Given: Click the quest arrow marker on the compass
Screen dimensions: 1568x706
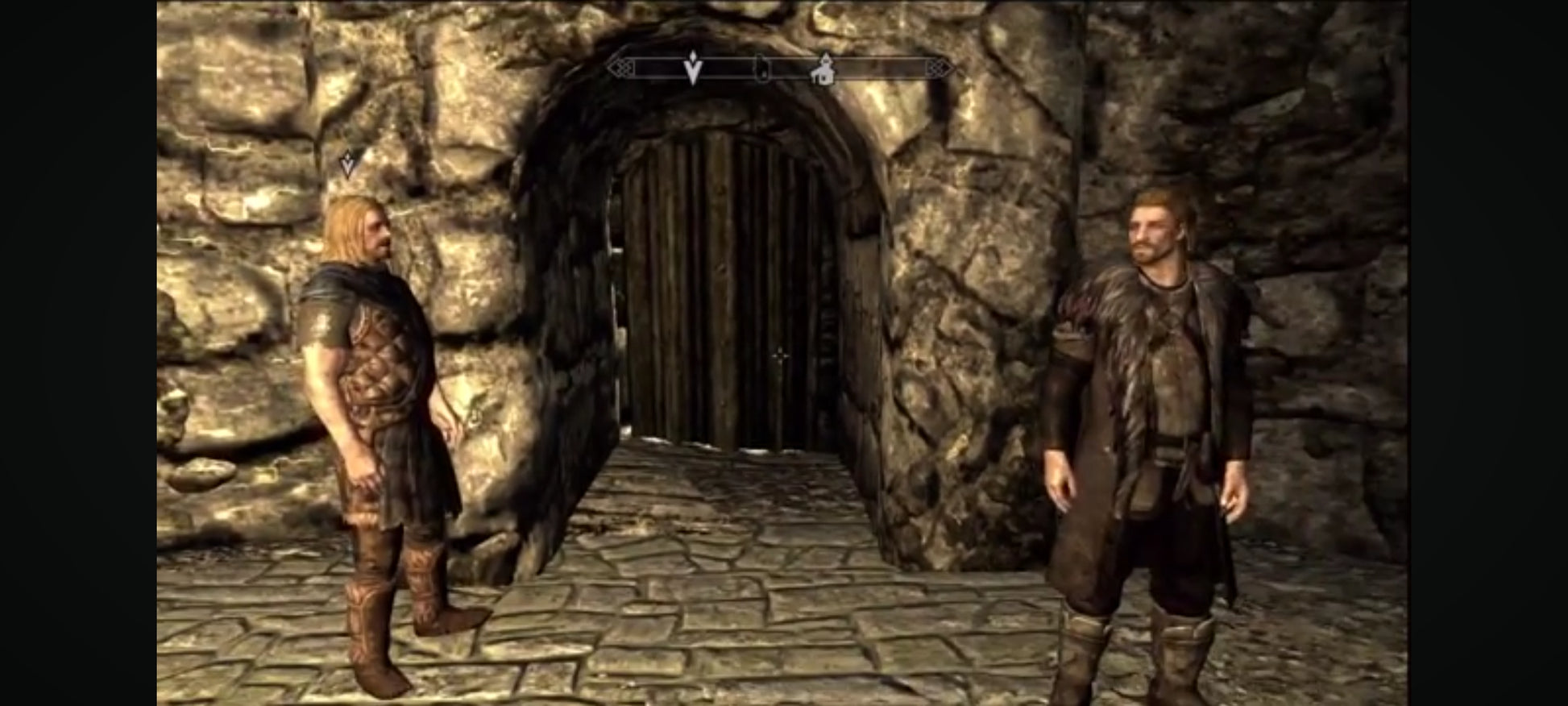Looking at the screenshot, I should click(x=692, y=68).
